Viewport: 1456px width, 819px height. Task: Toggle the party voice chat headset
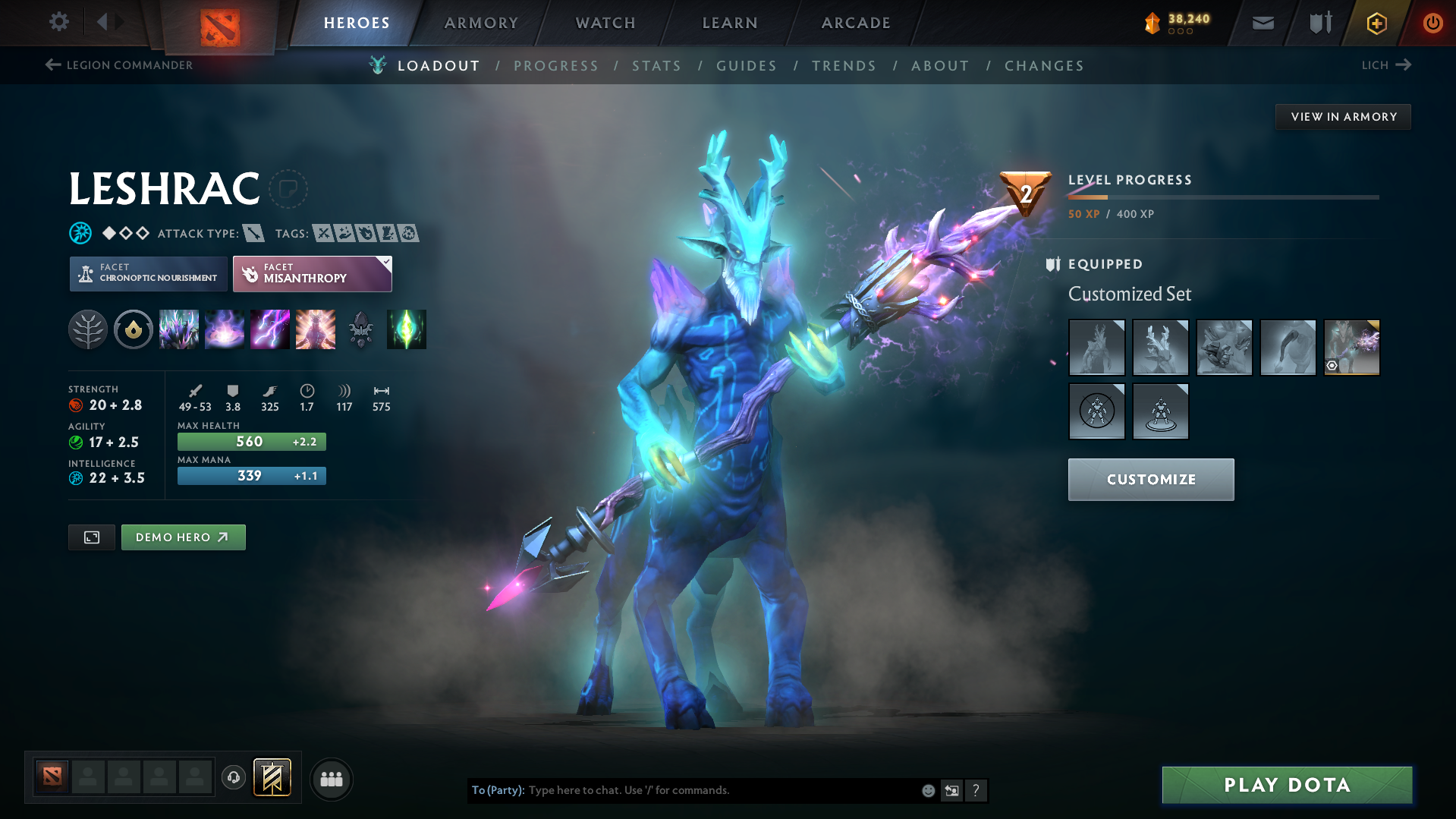(x=233, y=779)
